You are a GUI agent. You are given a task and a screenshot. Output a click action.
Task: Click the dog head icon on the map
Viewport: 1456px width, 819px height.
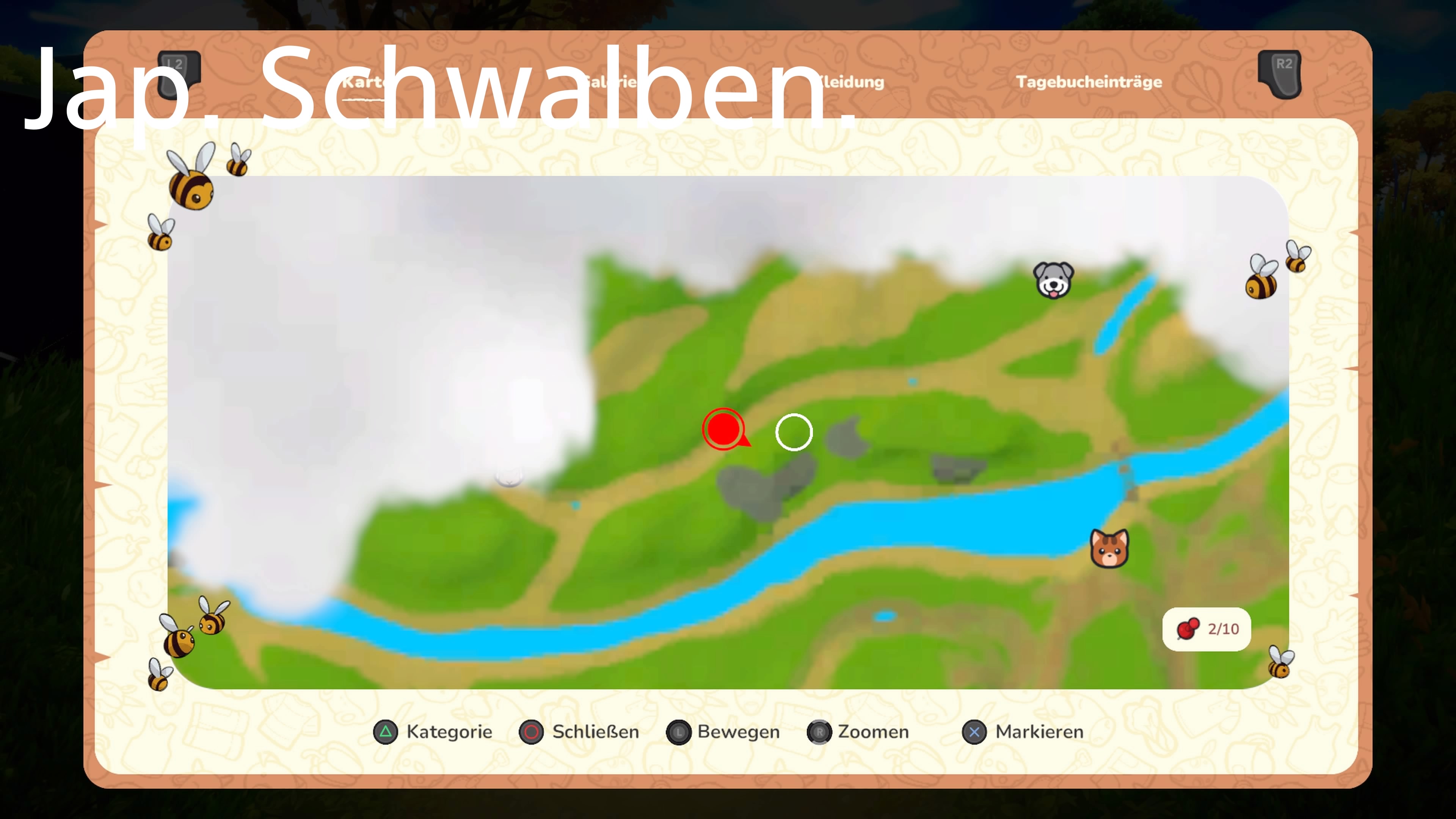pos(1054,281)
